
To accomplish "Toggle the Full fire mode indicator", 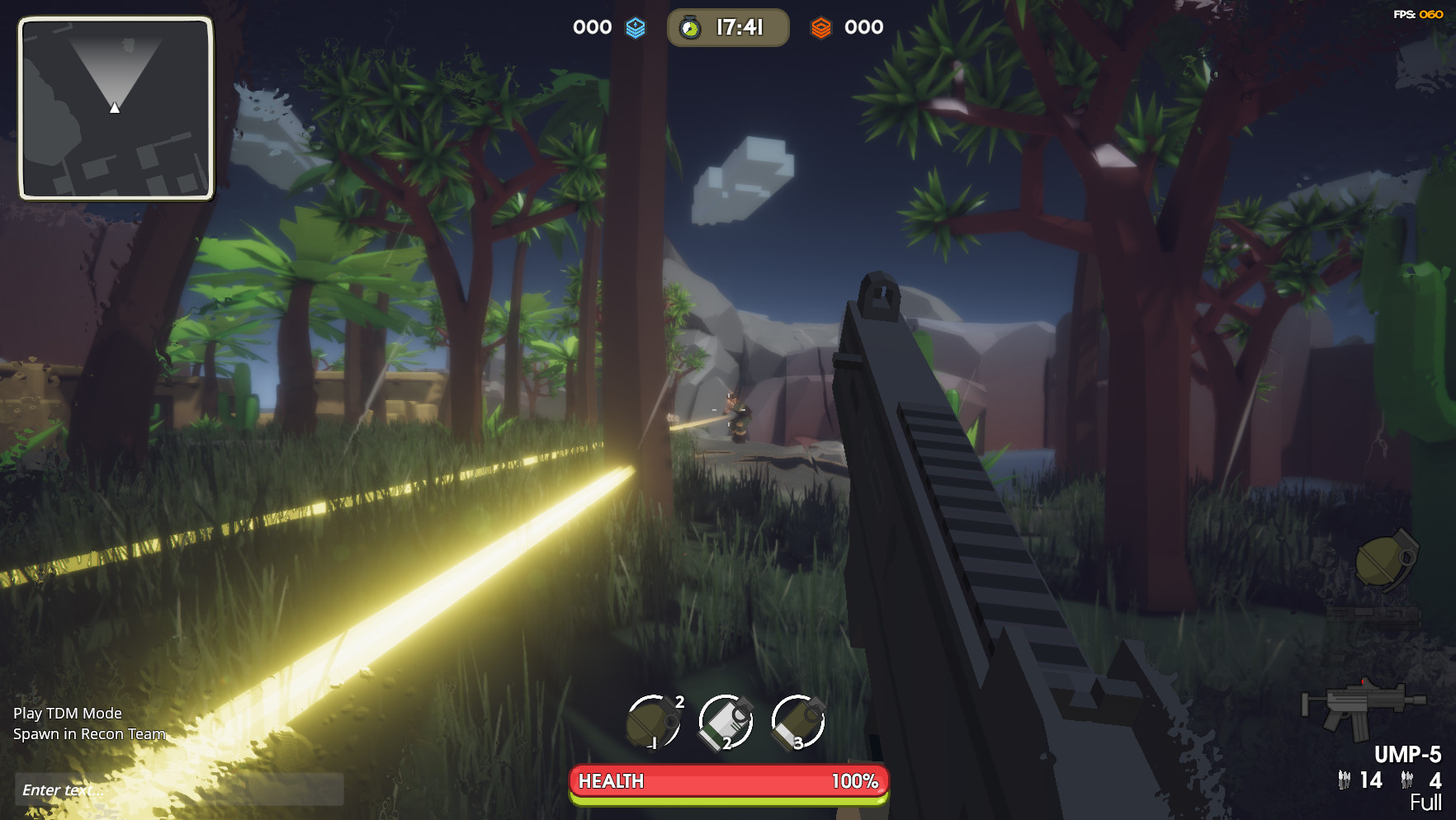I will click(x=1425, y=800).
